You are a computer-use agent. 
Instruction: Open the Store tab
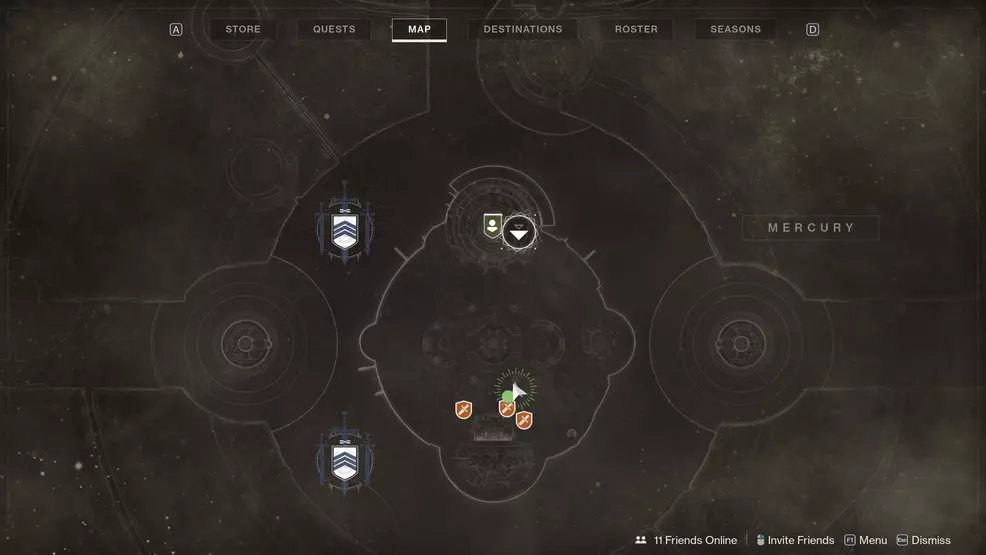click(x=243, y=30)
